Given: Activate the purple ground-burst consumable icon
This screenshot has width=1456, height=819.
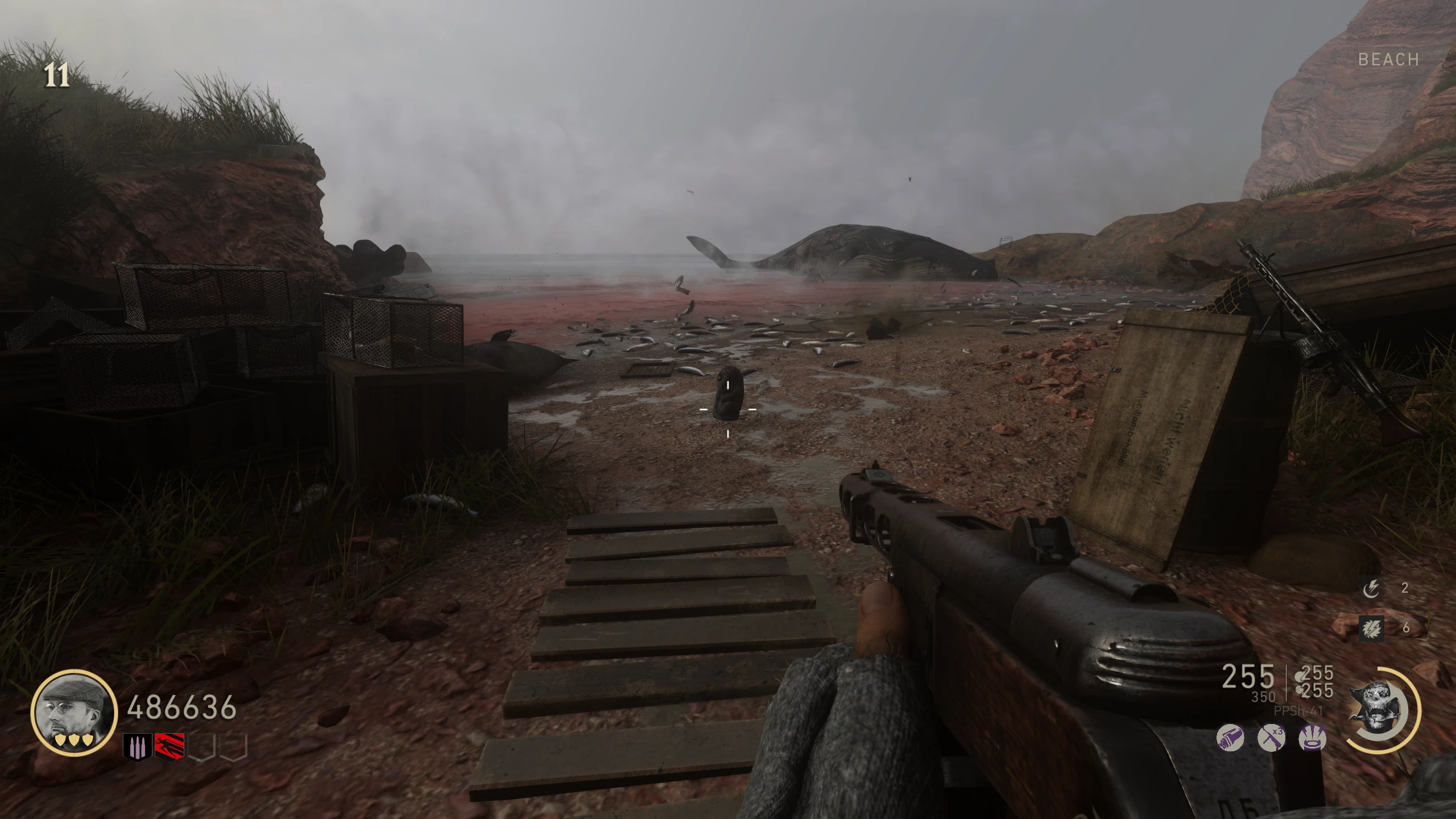Looking at the screenshot, I should tap(1313, 739).
